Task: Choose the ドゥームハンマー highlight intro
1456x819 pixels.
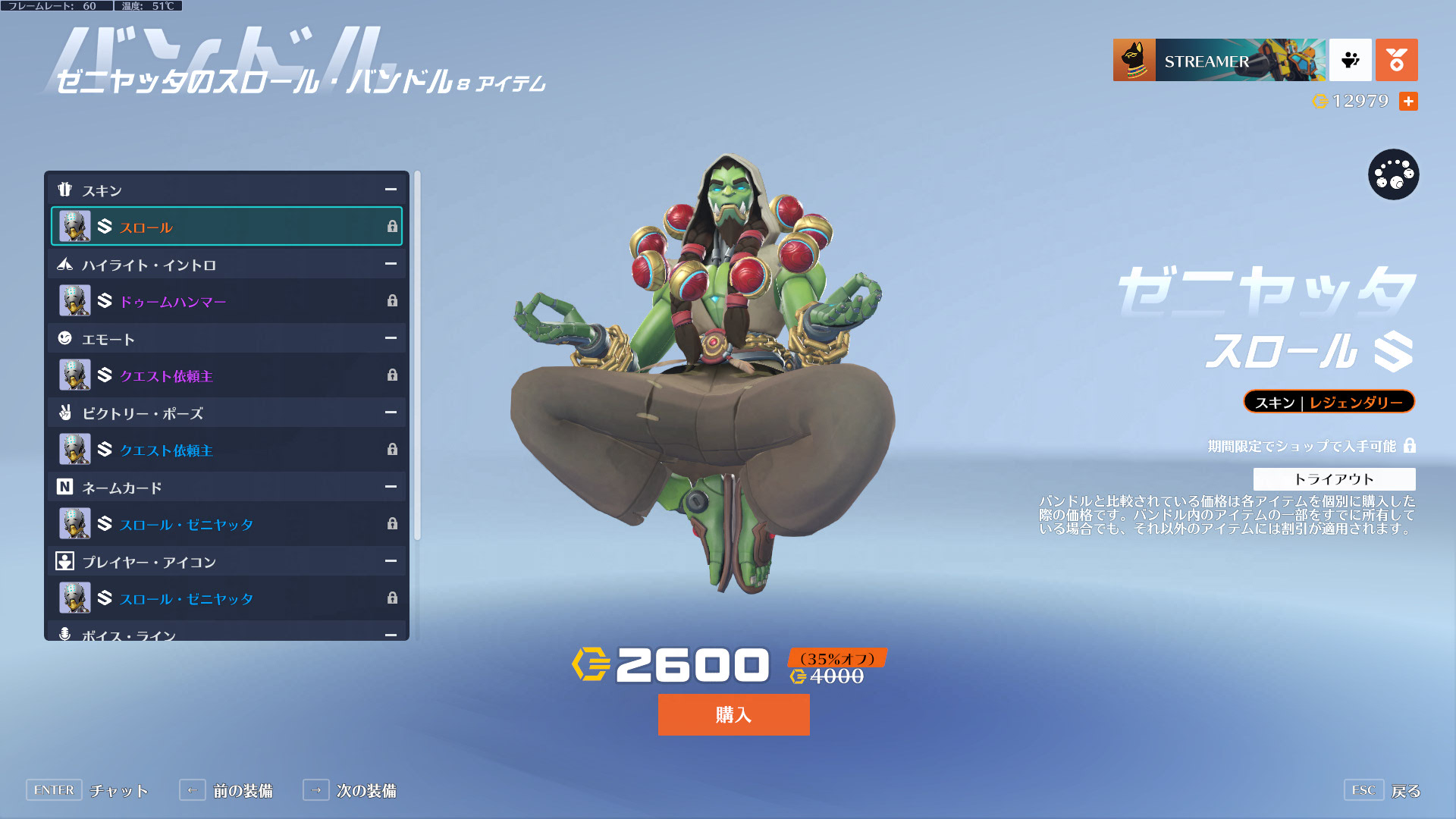Action: (226, 301)
